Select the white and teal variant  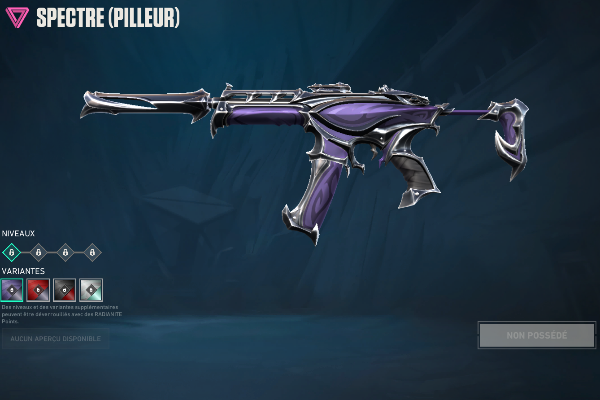coord(91,290)
